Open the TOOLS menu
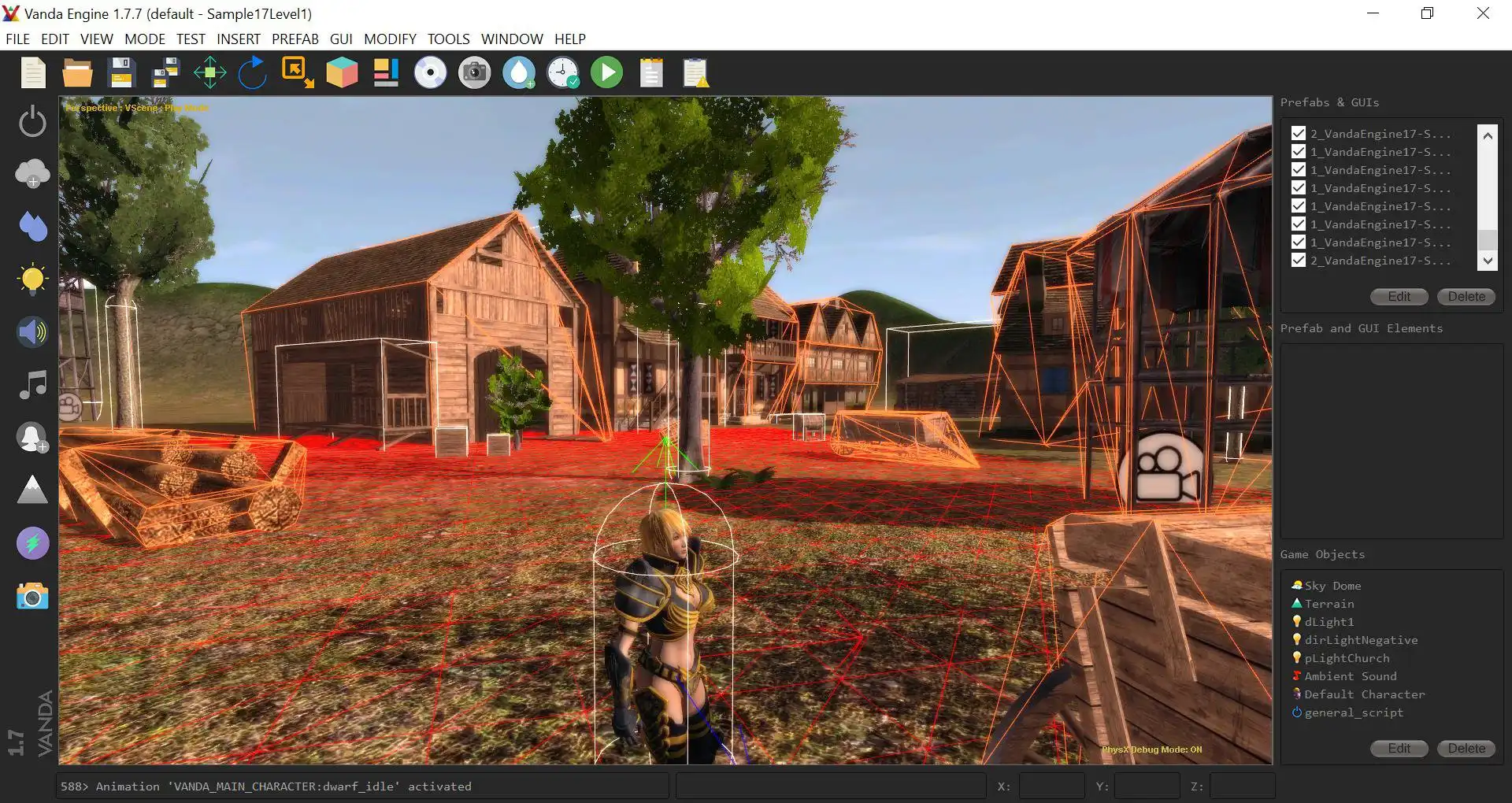 click(448, 39)
